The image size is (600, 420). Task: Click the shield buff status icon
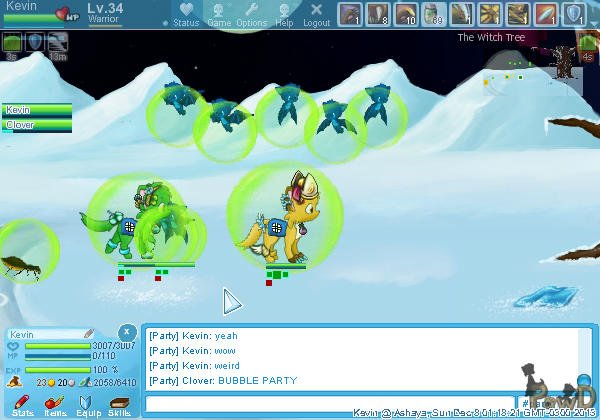35,42
